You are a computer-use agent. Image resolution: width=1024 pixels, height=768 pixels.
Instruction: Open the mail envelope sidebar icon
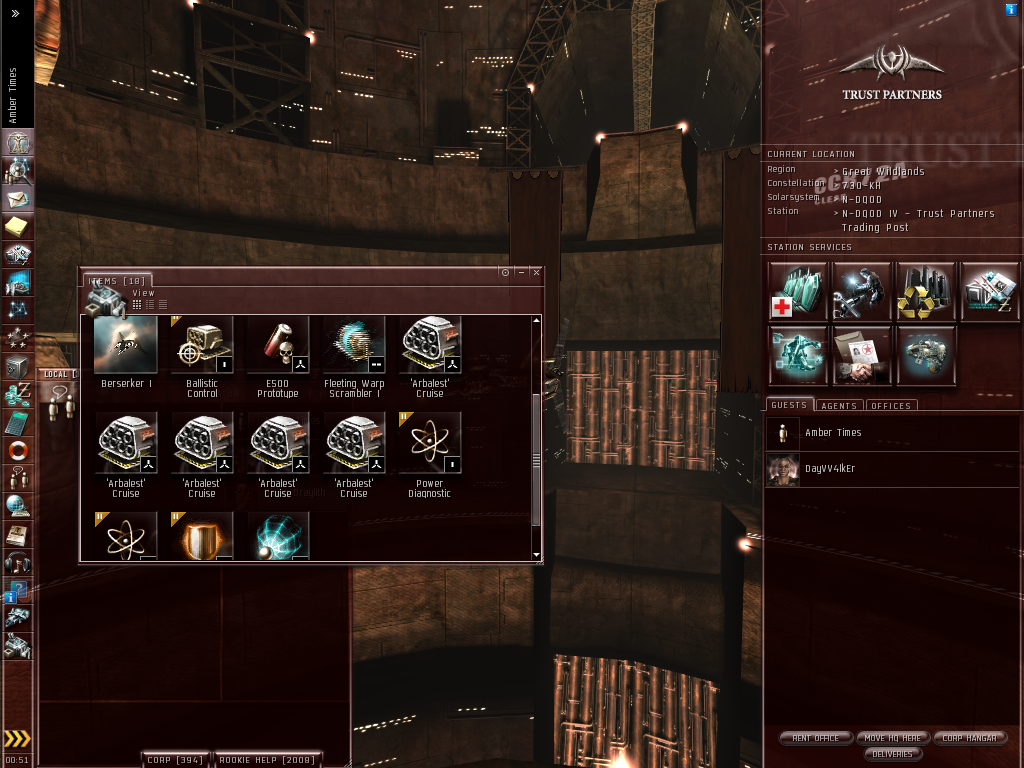[x=18, y=199]
